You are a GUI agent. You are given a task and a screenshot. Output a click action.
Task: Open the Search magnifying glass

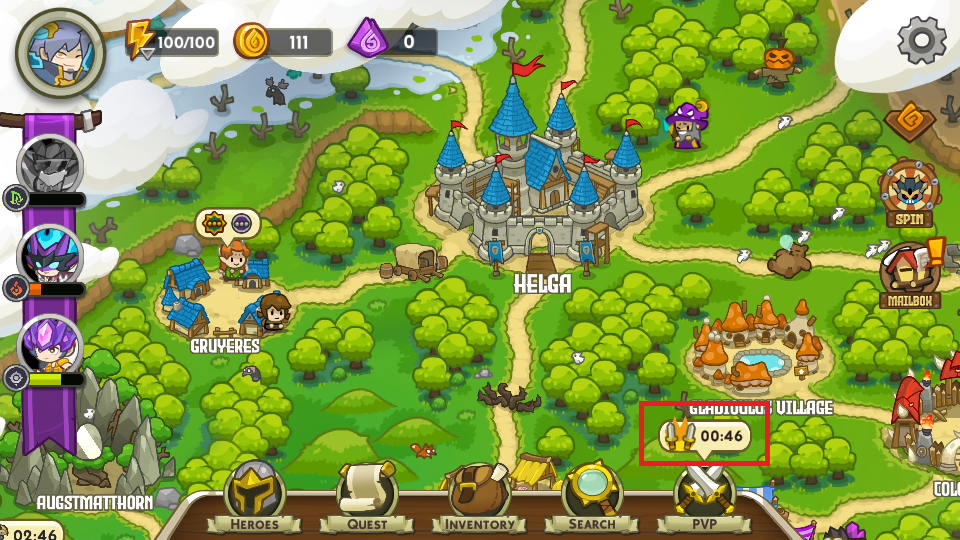(x=592, y=497)
